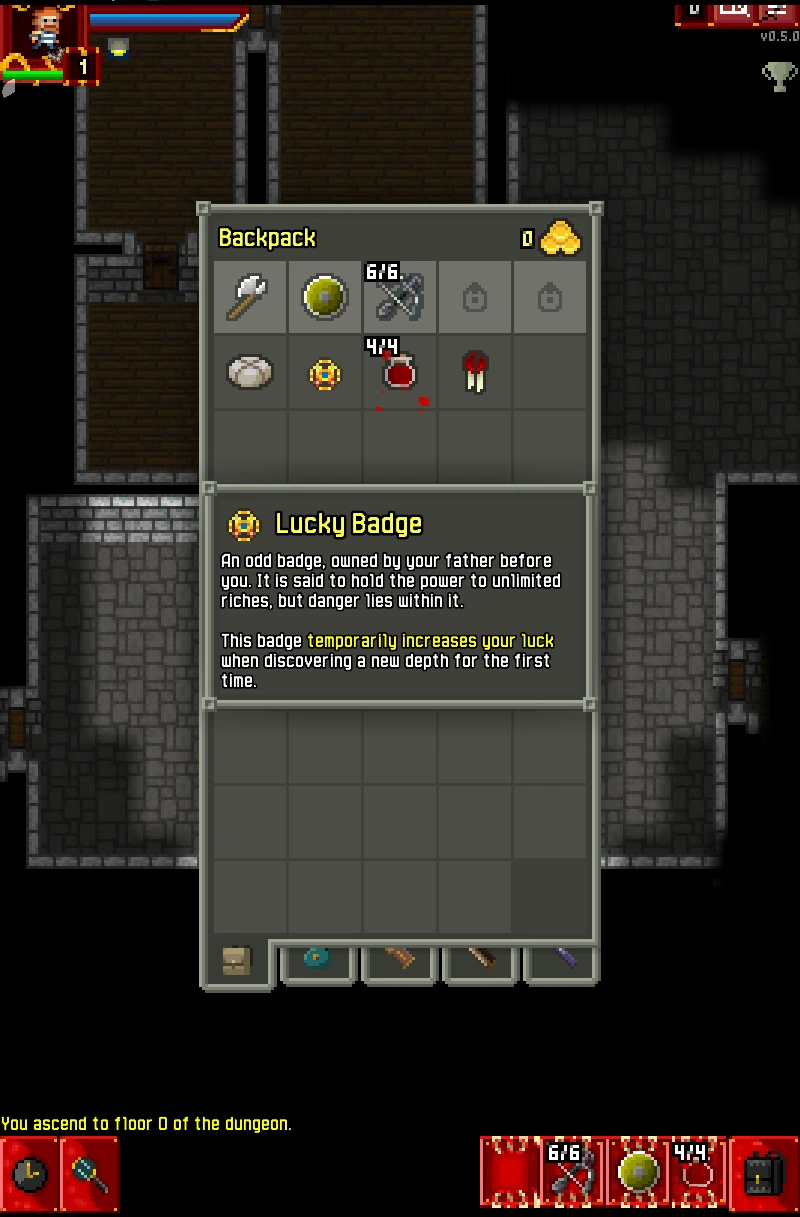Click the Lucky Badge in the backpack
The height and width of the screenshot is (1217, 800).
pyautogui.click(x=325, y=373)
